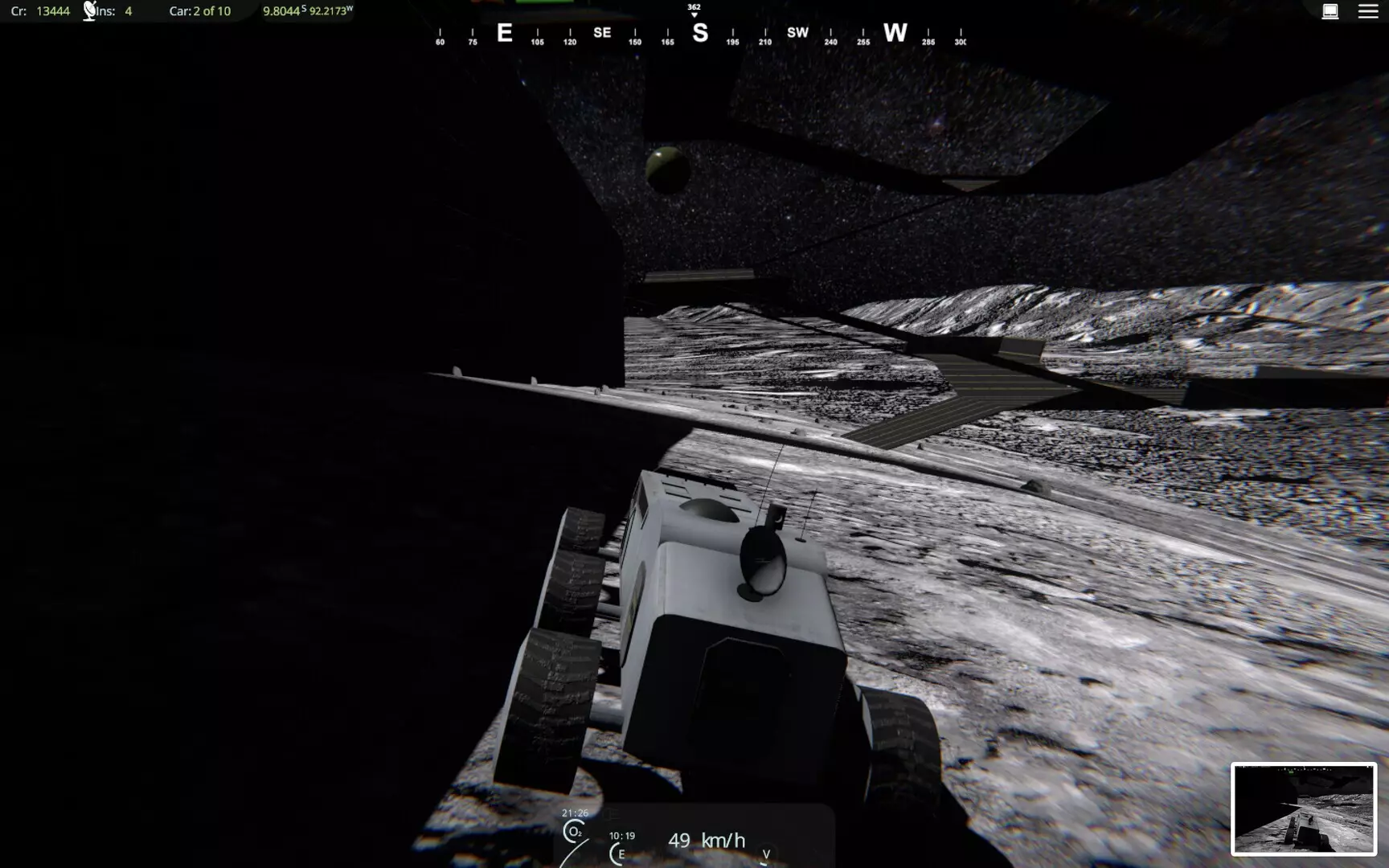
Task: Click the 10:19 timer display
Action: point(623,834)
